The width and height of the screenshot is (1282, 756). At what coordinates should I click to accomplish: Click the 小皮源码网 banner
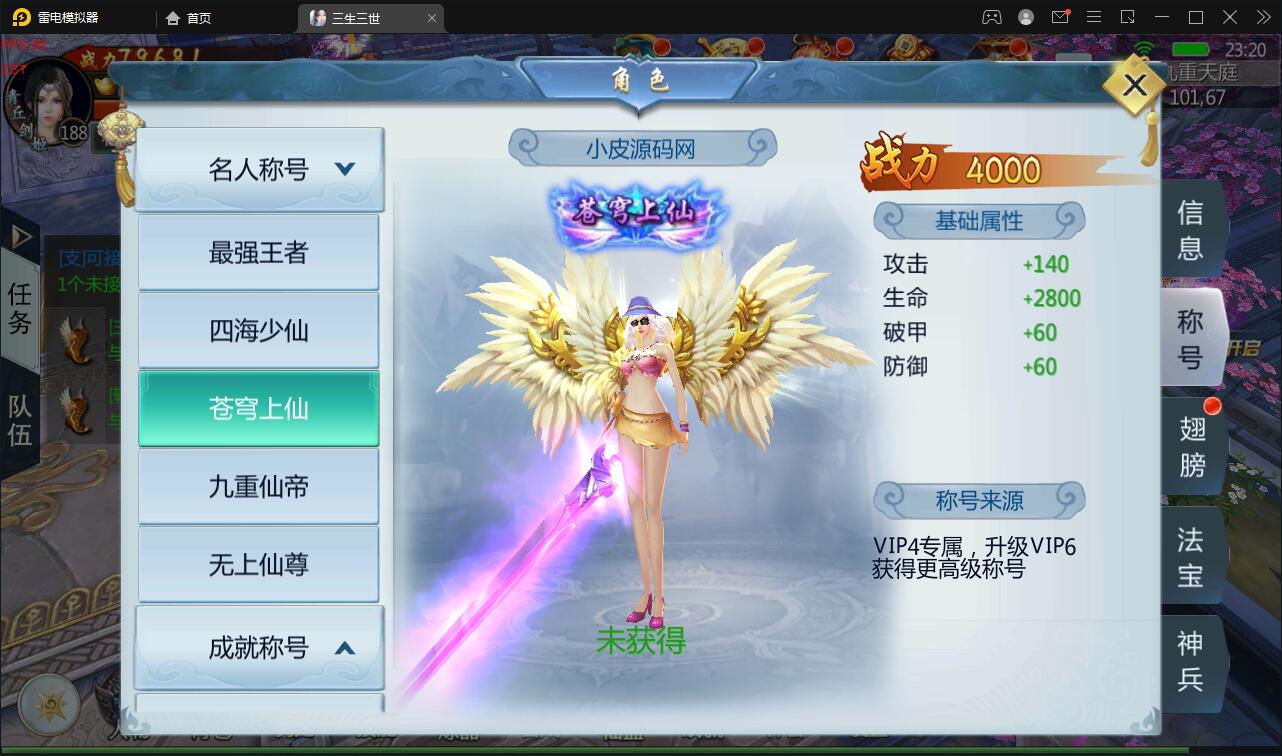coord(640,147)
